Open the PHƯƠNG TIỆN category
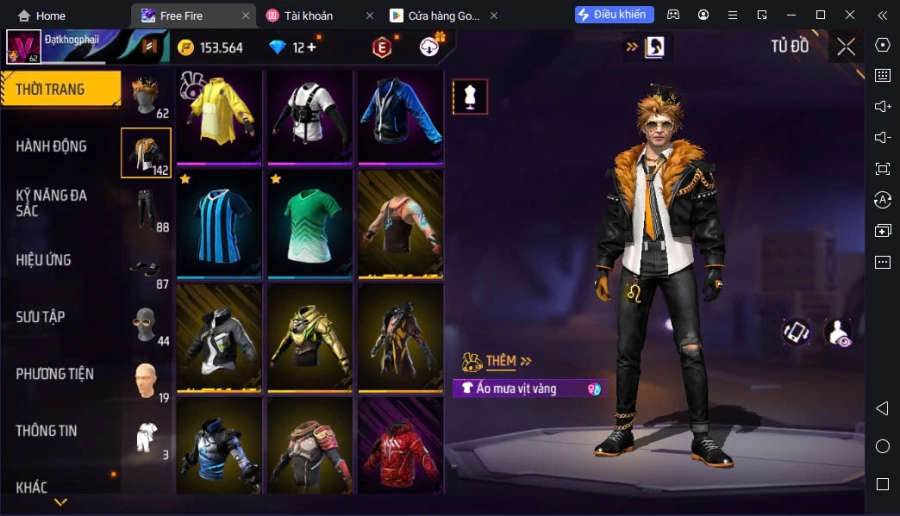The width and height of the screenshot is (900, 516). click(54, 374)
